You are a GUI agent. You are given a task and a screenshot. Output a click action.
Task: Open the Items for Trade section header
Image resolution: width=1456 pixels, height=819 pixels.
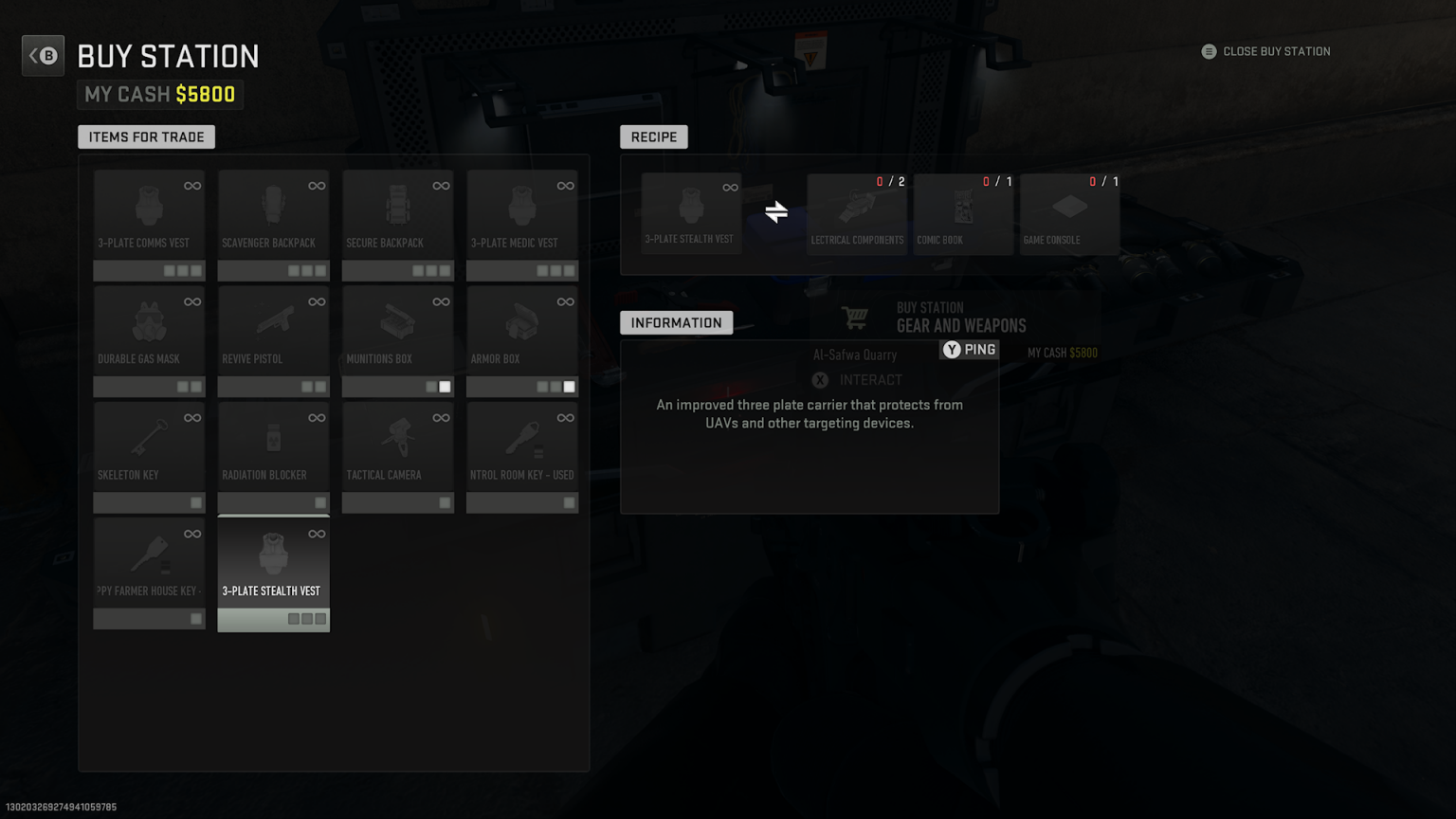(x=146, y=136)
